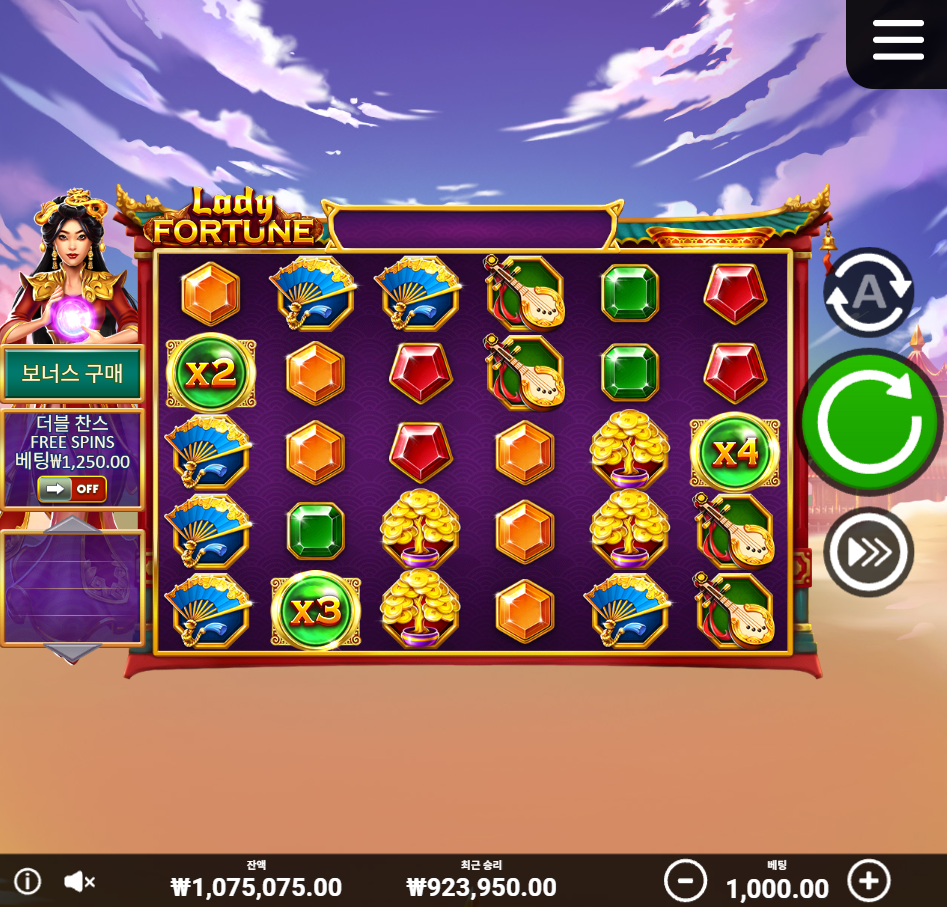The width and height of the screenshot is (947, 907).
Task: Increase the bet with plus button
Action: [x=868, y=881]
